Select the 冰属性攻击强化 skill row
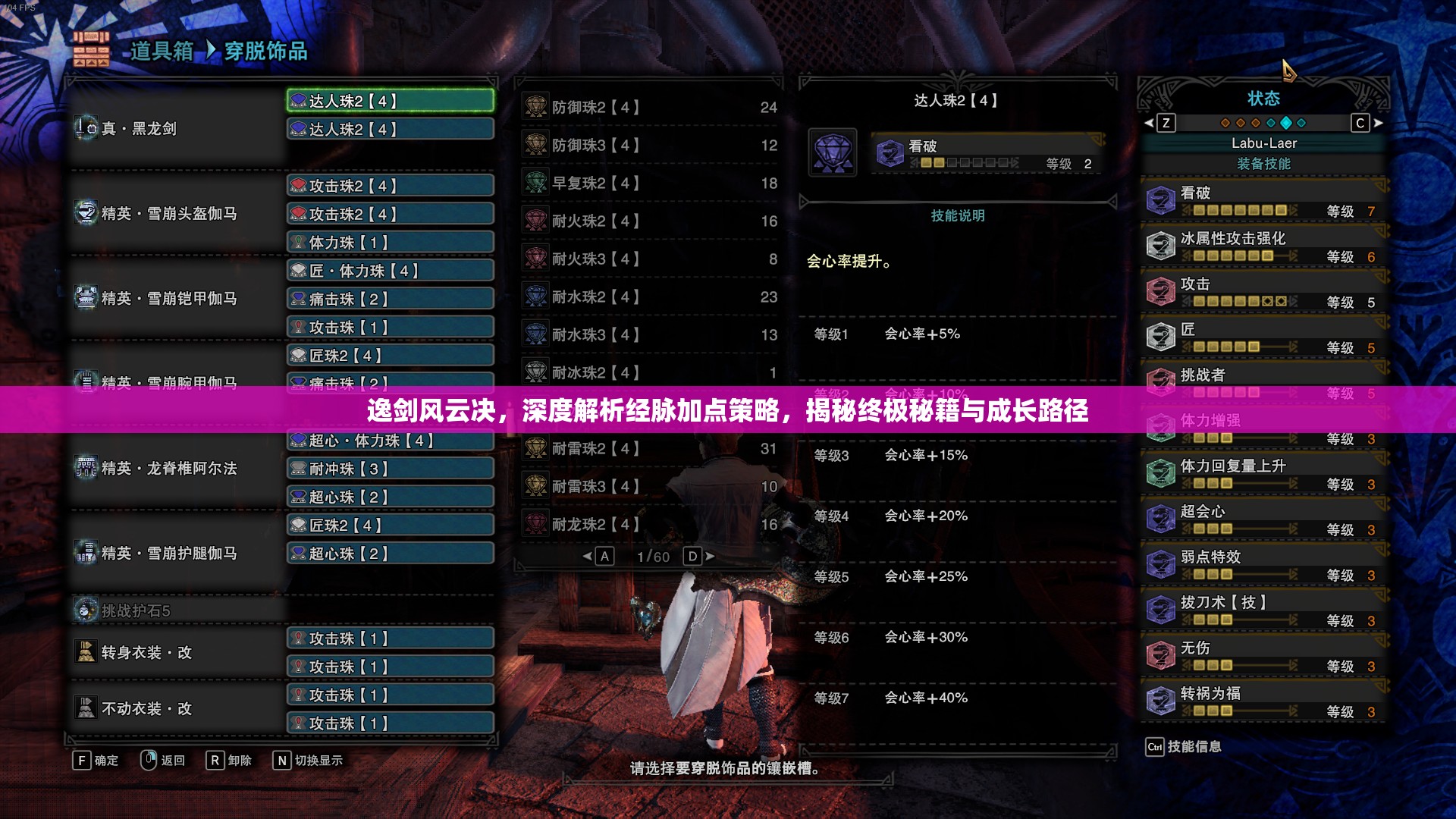 [x=1263, y=246]
